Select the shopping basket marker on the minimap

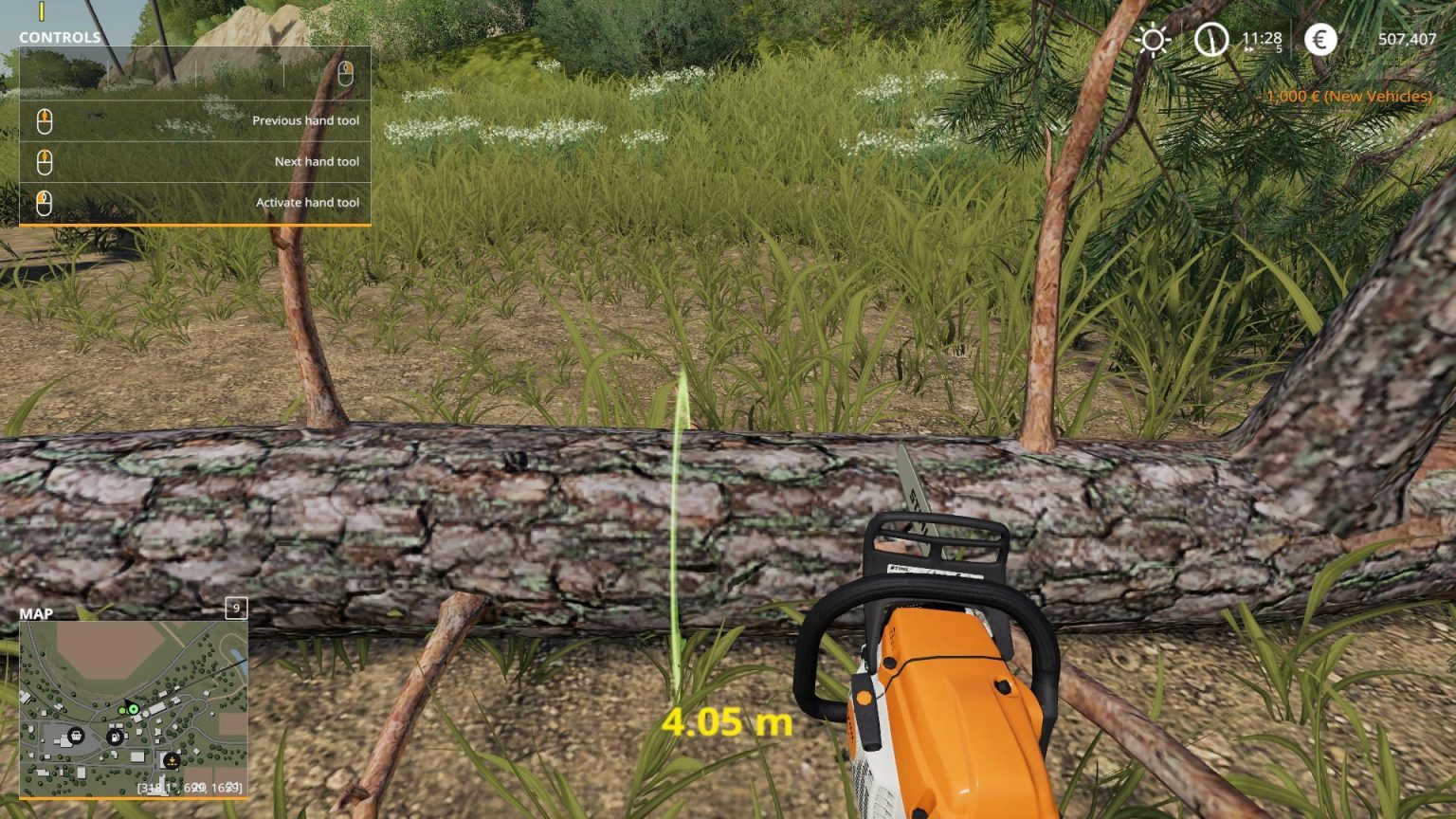point(77,737)
